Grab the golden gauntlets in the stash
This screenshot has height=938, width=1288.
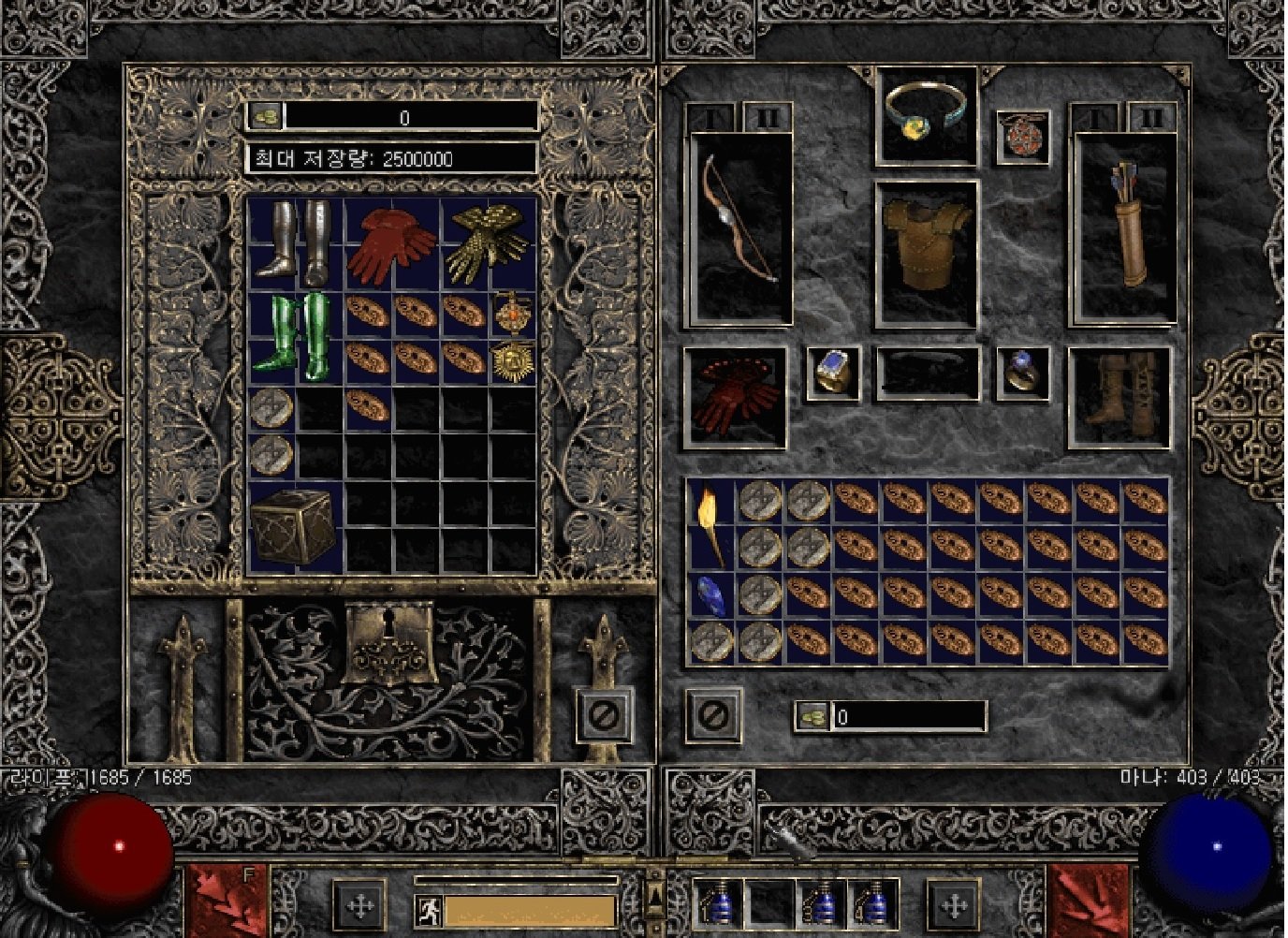pyautogui.click(x=487, y=242)
